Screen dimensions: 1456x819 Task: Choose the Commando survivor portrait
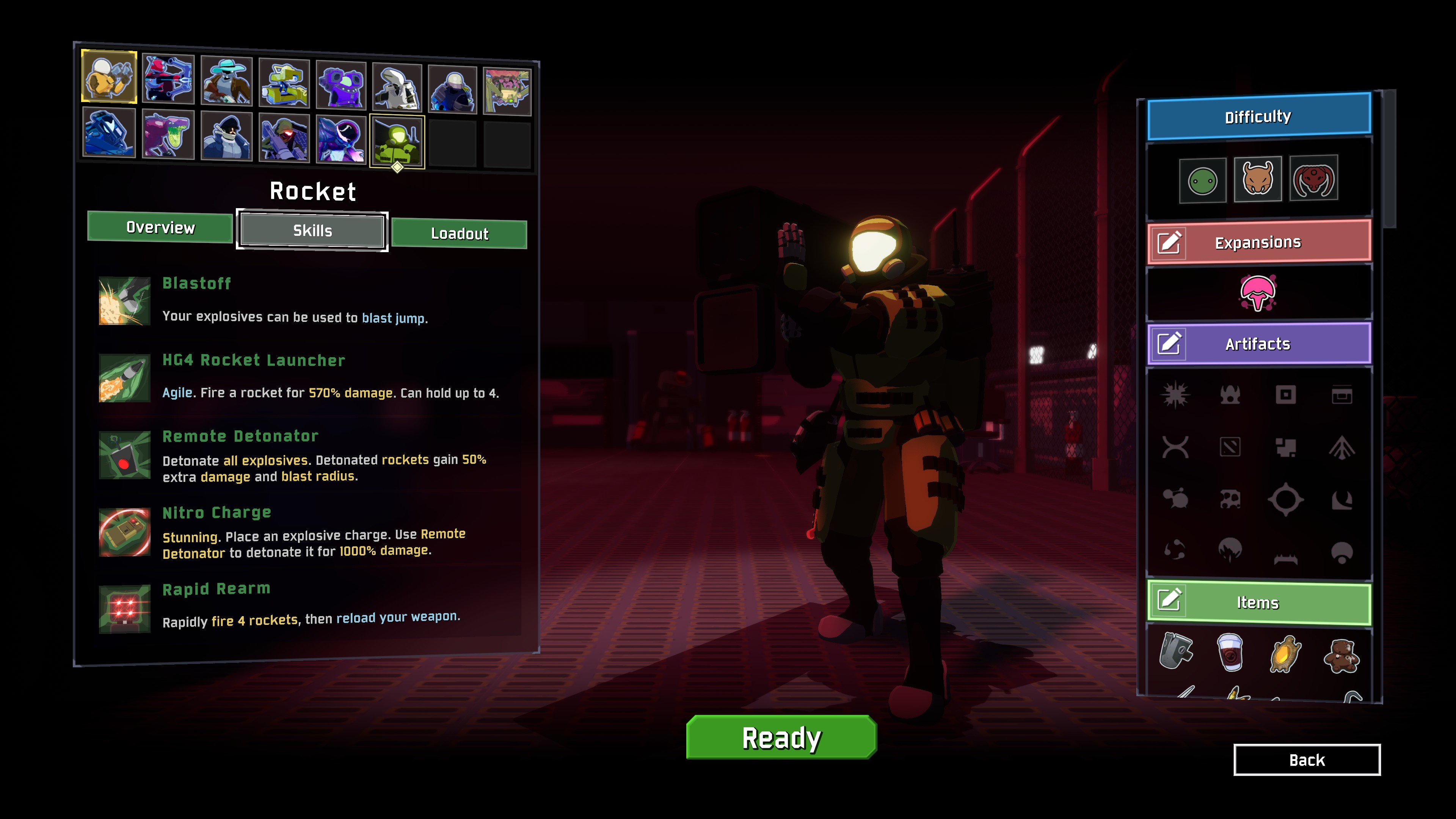pos(109,77)
